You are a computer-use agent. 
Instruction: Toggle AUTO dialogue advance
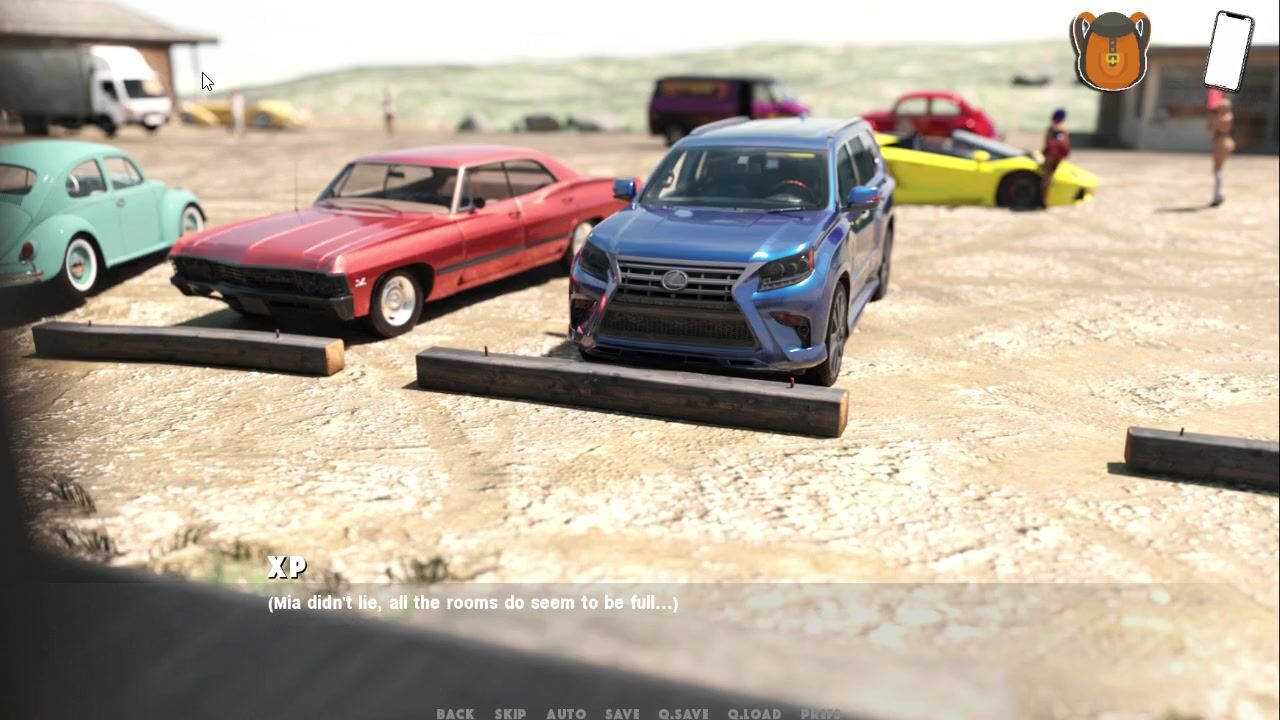coord(566,713)
